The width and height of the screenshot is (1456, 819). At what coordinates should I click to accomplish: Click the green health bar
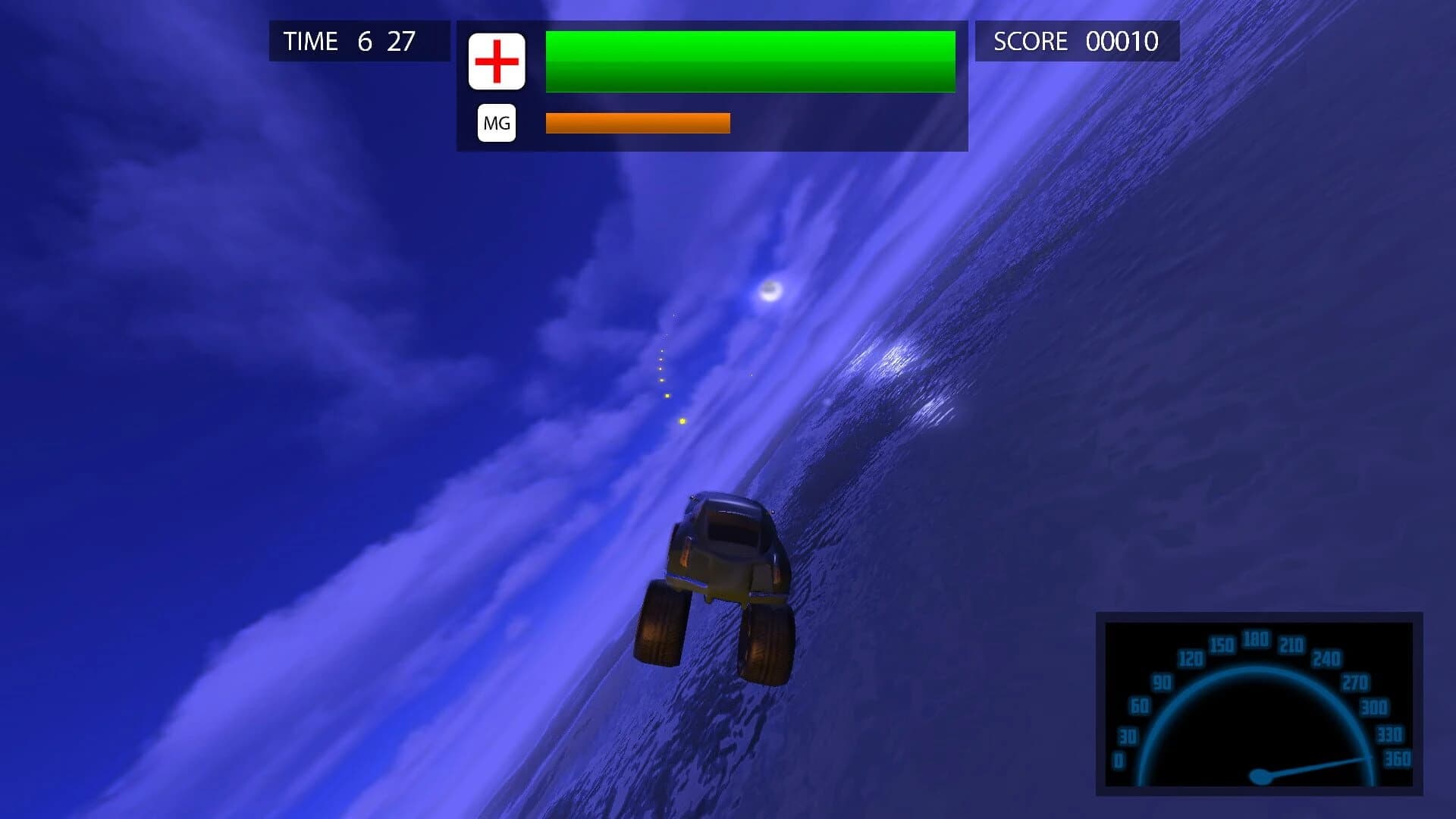pos(751,61)
